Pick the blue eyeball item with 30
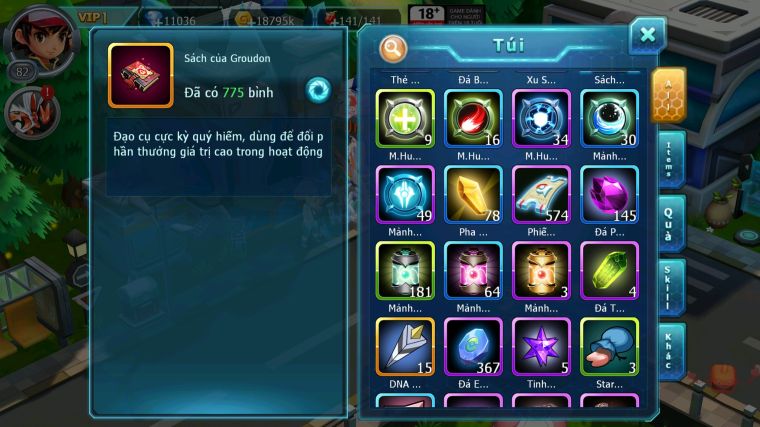The image size is (760, 427). (608, 118)
